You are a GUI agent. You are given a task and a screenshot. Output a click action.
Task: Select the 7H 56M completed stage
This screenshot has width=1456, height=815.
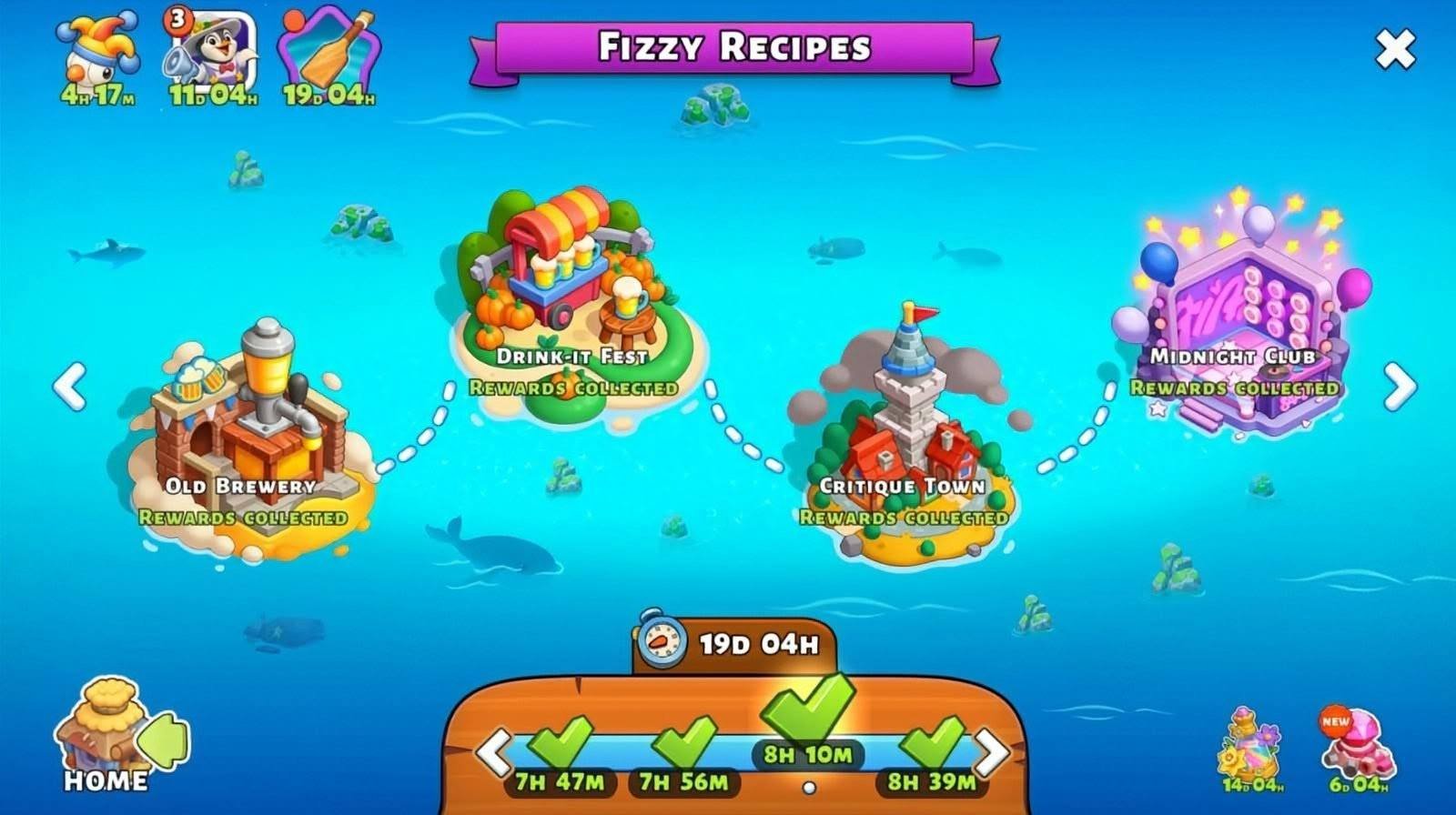[684, 755]
